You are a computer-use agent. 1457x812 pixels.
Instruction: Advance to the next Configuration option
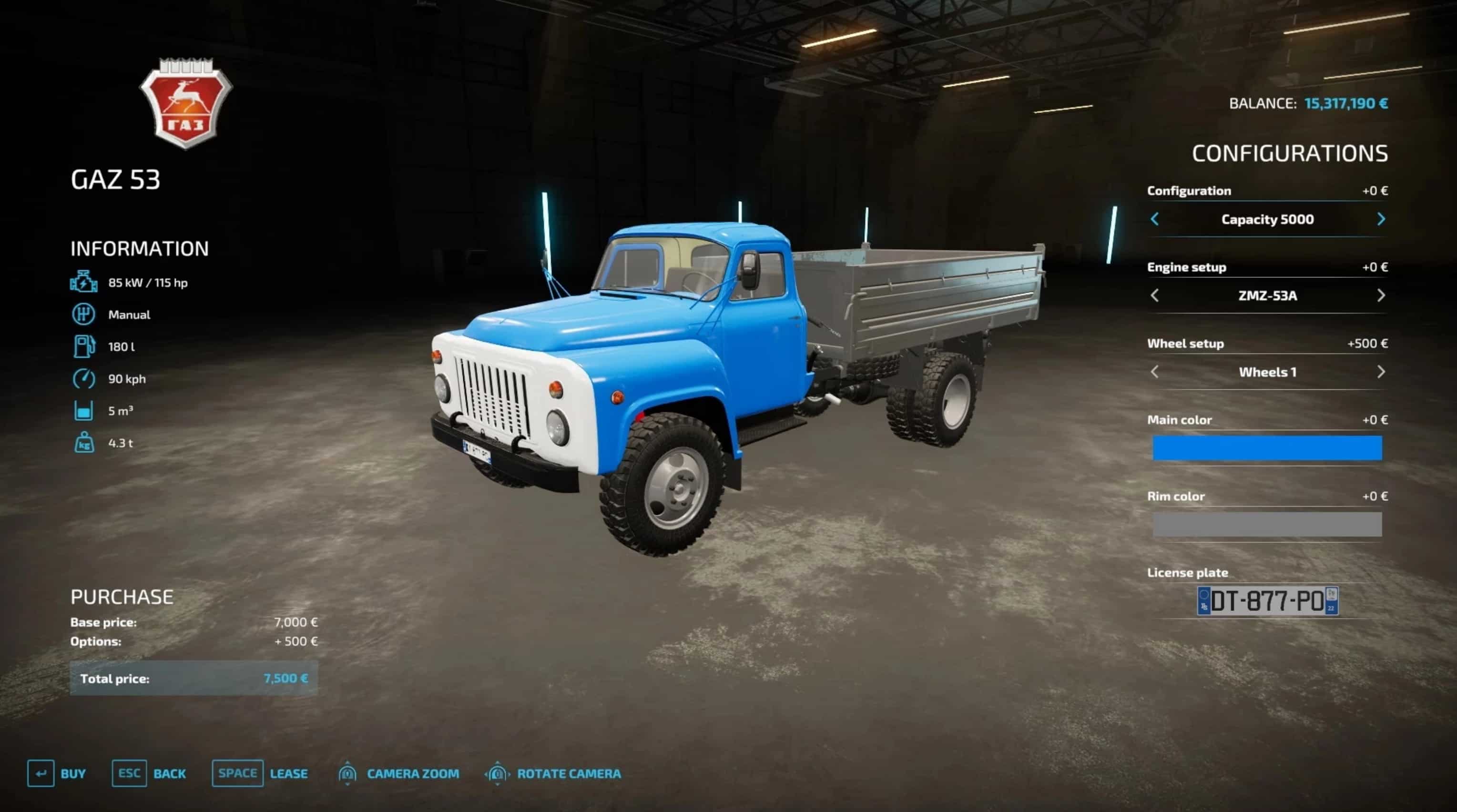tap(1382, 218)
